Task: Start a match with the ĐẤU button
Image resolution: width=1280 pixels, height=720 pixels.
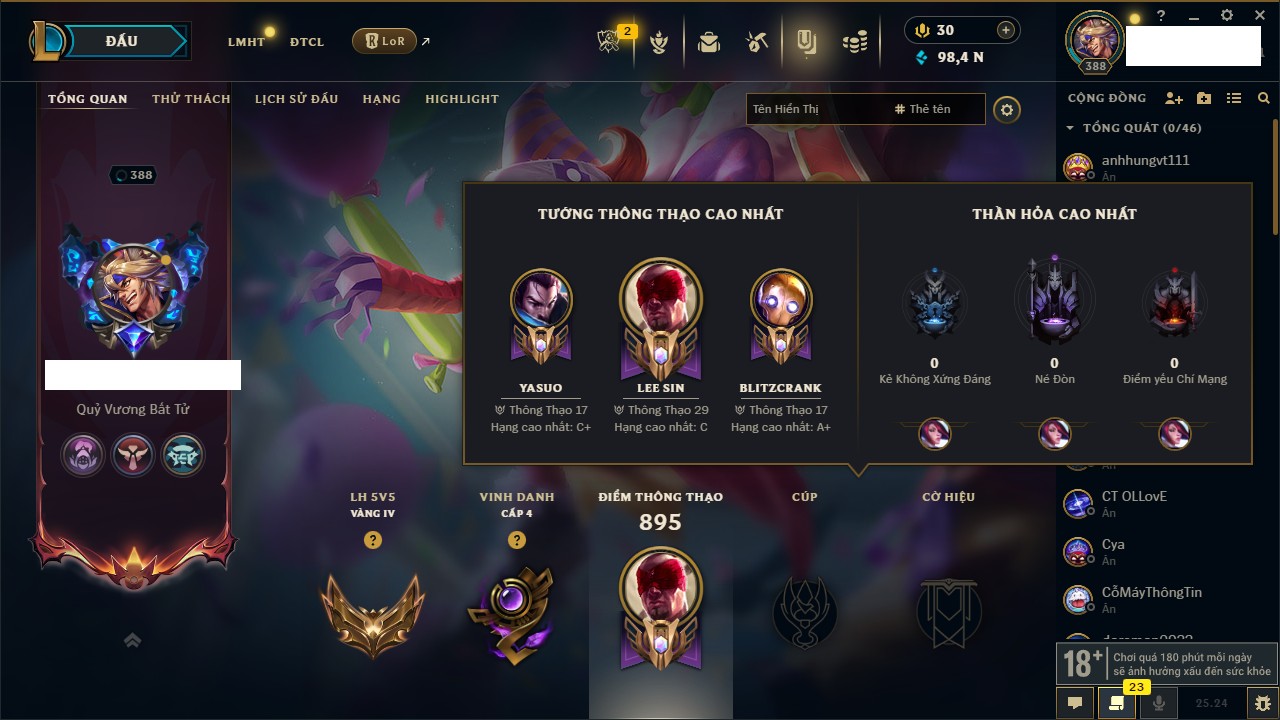Action: [122, 41]
